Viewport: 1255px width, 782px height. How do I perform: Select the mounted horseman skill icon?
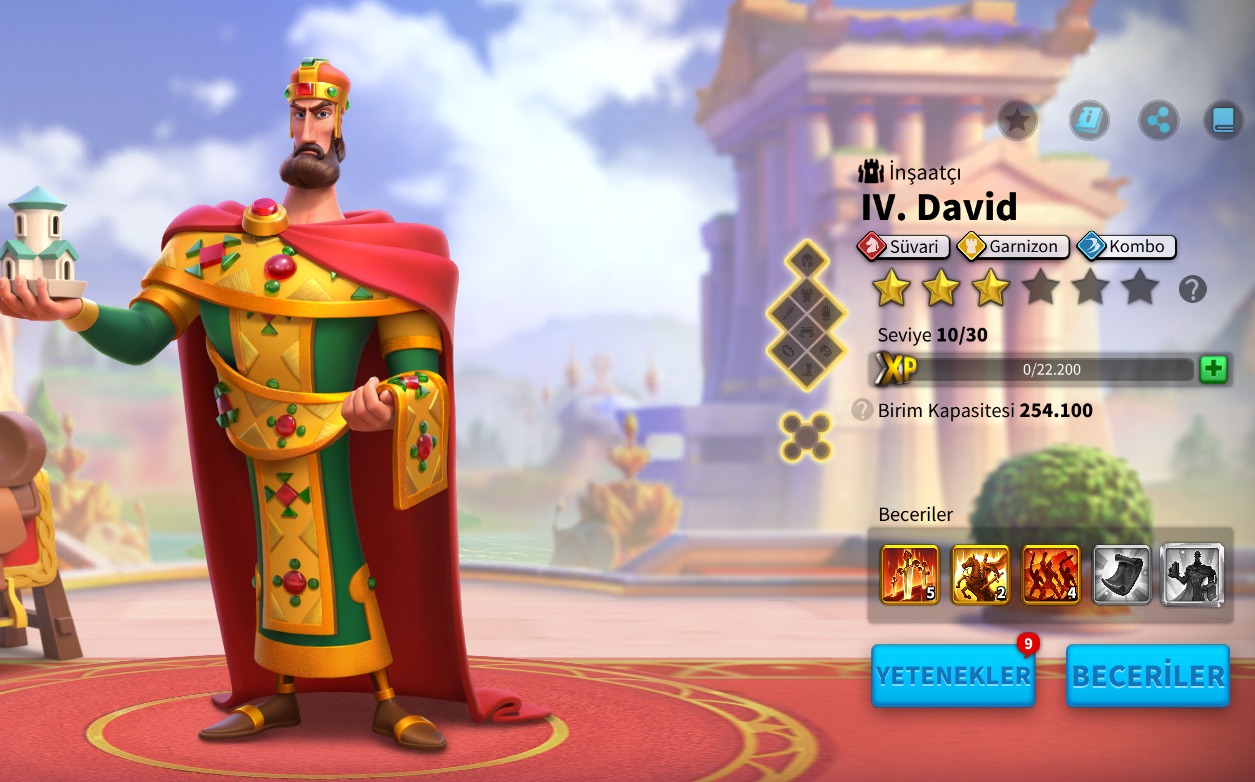point(980,575)
